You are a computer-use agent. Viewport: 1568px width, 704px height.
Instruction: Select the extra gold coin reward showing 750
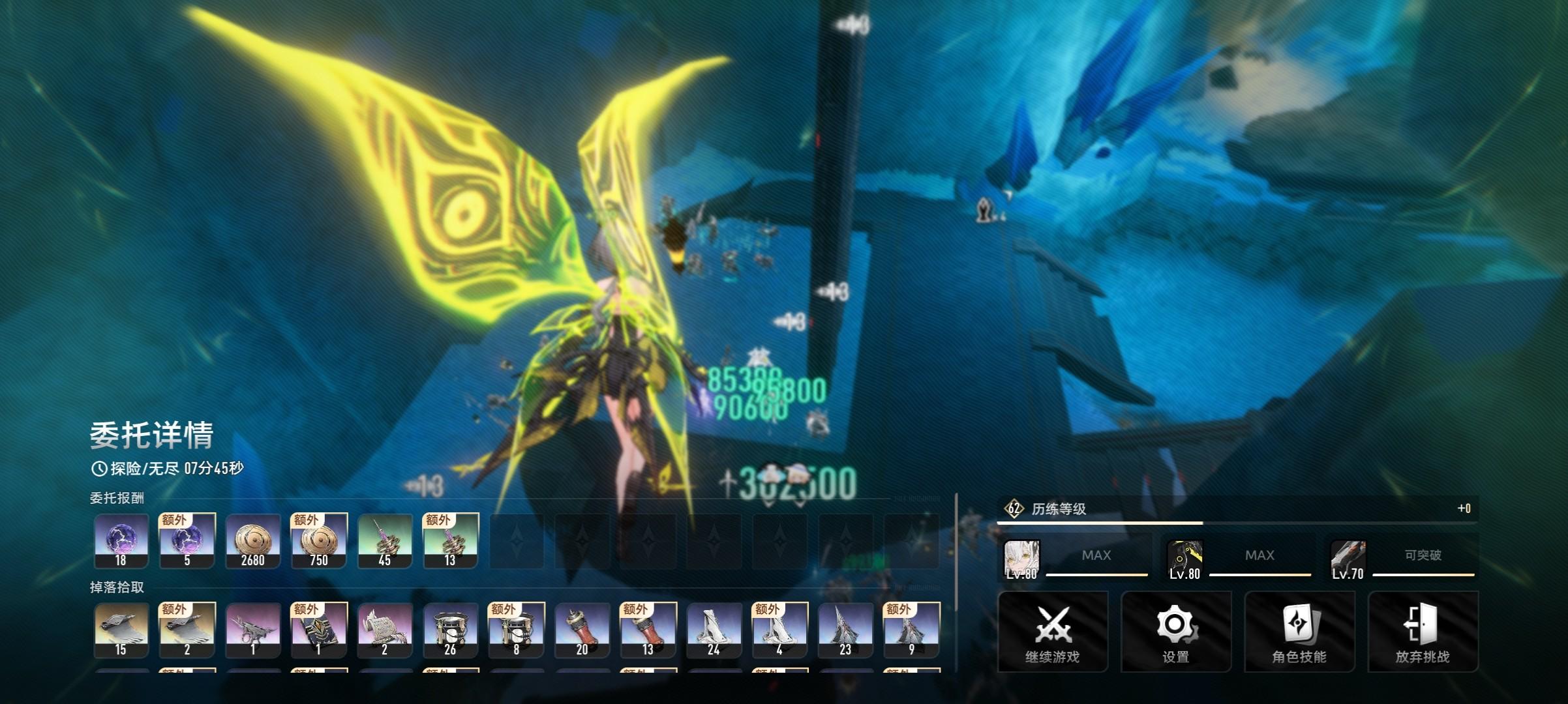click(x=319, y=541)
